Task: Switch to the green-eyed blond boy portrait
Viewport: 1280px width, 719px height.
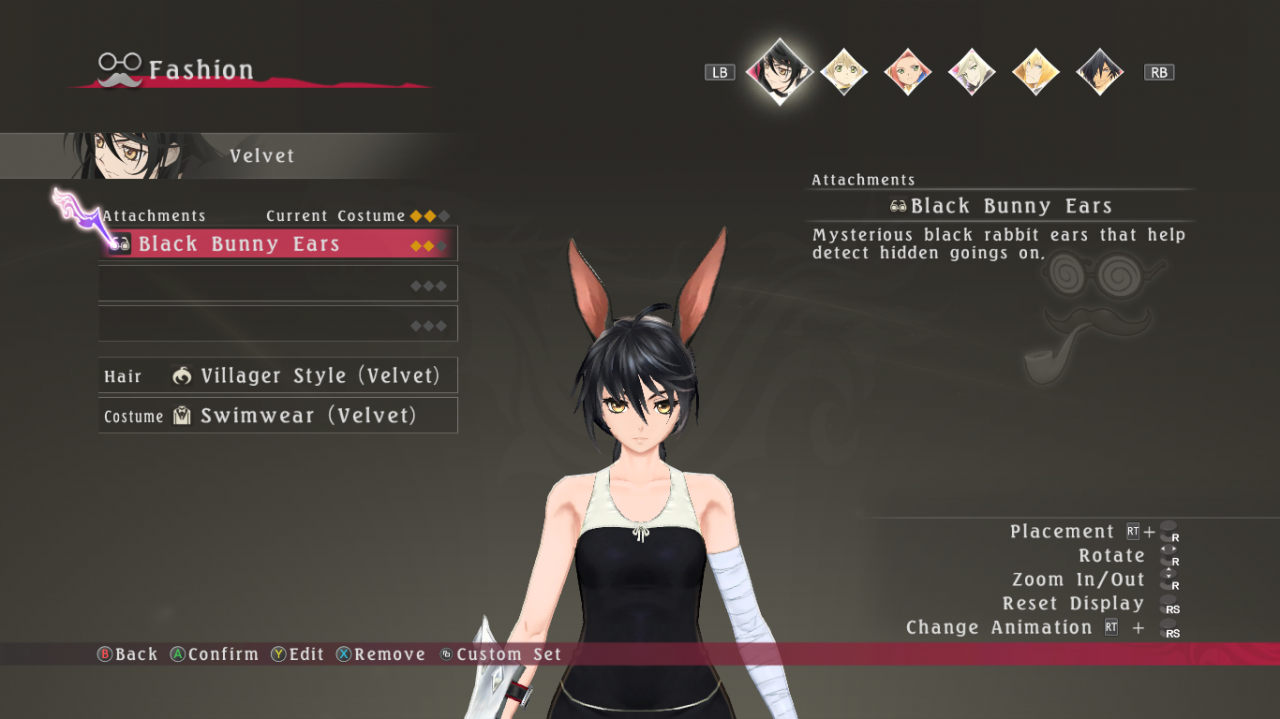Action: pyautogui.click(x=843, y=72)
